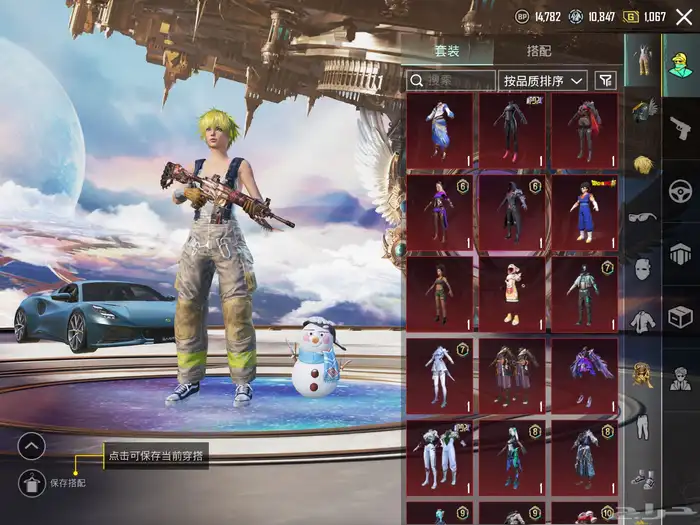
Task: Open the face mask category
Action: (x=643, y=268)
